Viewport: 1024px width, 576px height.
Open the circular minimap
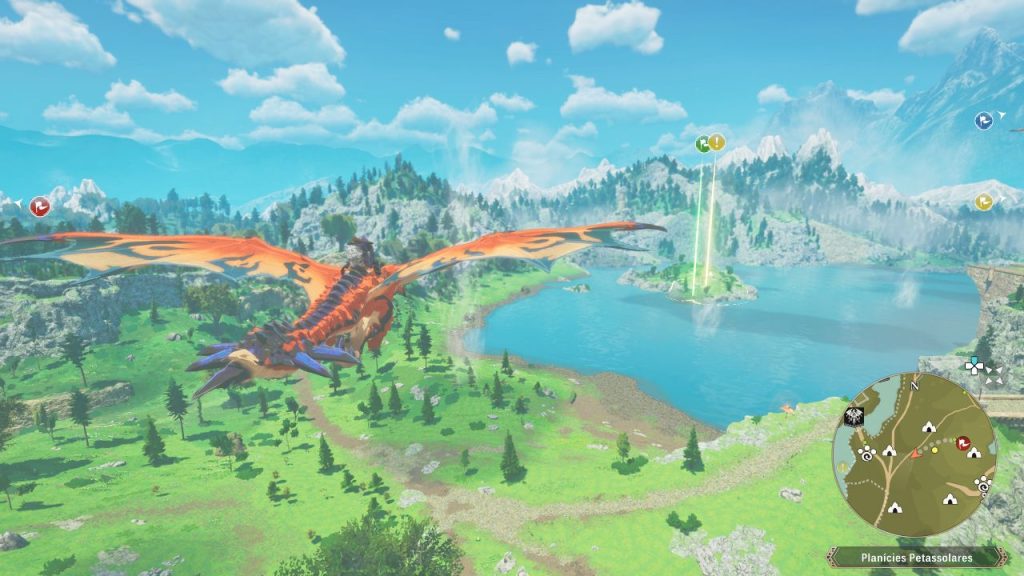(x=914, y=451)
